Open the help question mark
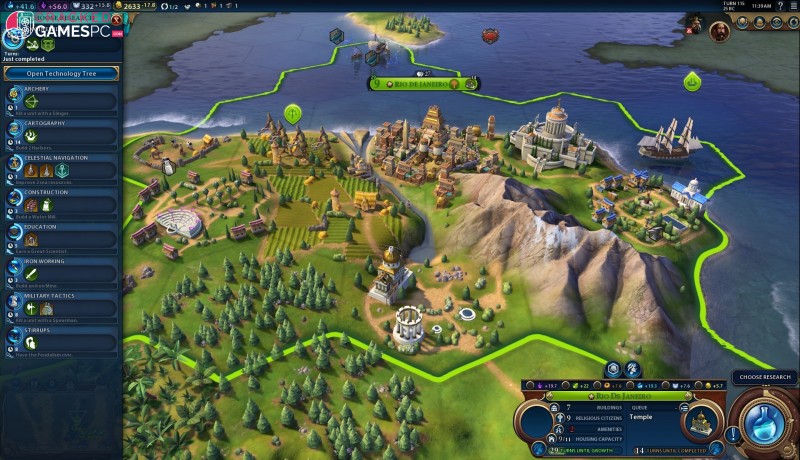The image size is (800, 460). click(x=778, y=6)
